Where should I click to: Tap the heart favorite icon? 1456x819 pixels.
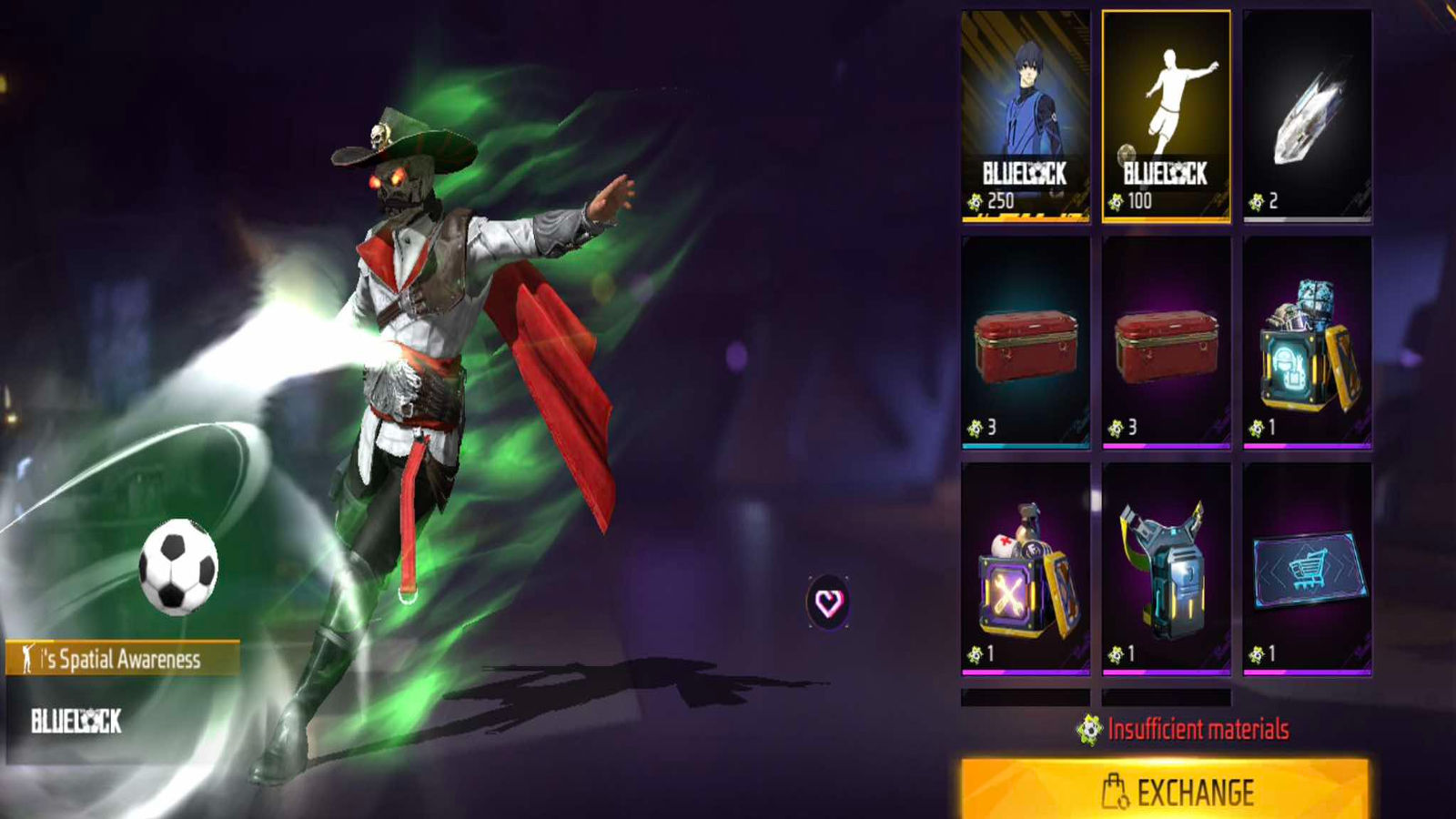[828, 602]
